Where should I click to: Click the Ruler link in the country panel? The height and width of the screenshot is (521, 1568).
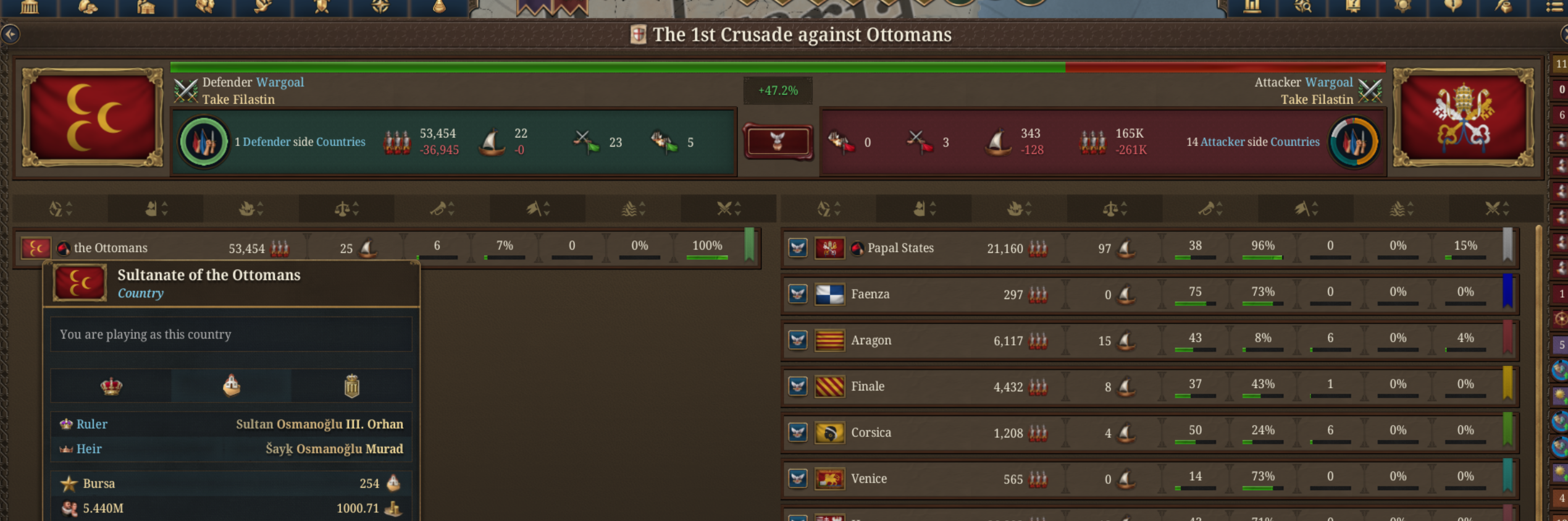[x=91, y=424]
